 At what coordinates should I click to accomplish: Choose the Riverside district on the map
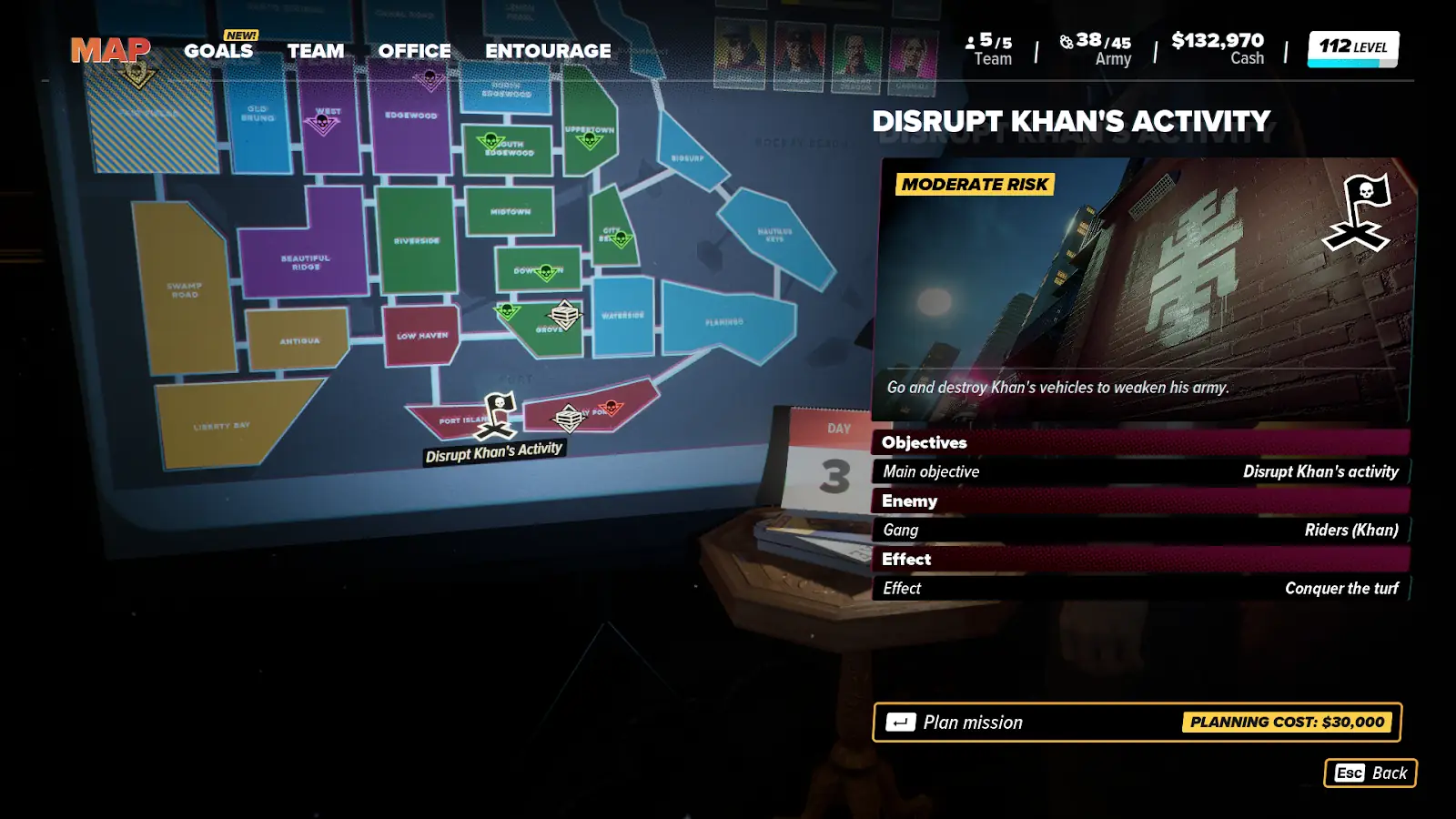pyautogui.click(x=417, y=241)
